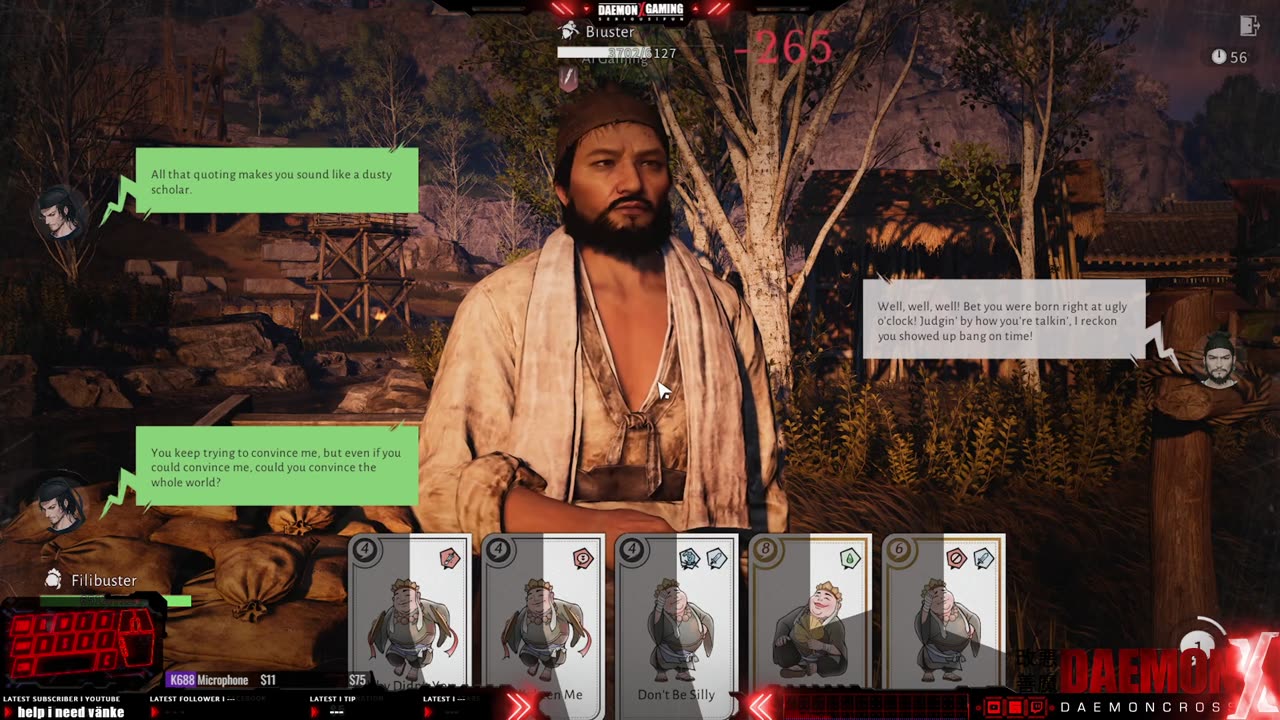The image size is (1280, 720).
Task: Pick the 4-cost card ending "Me"
Action: (543, 620)
